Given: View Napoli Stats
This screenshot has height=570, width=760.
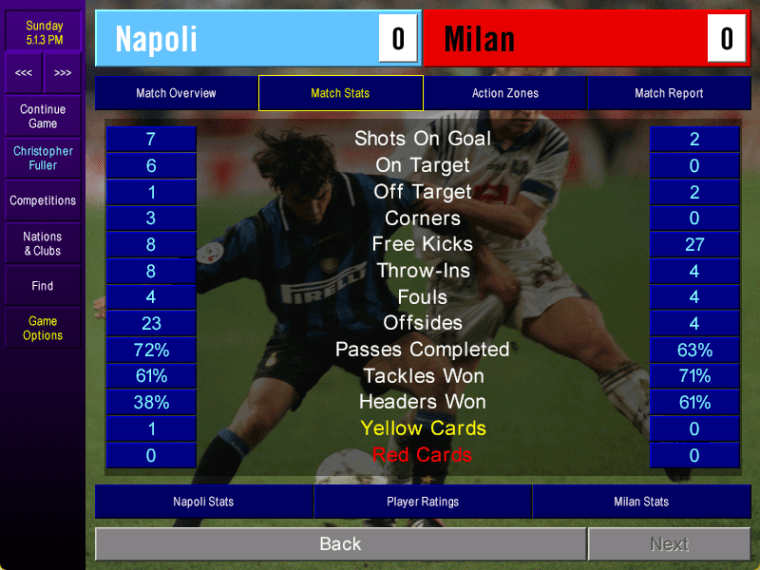Looking at the screenshot, I should pyautogui.click(x=204, y=502).
